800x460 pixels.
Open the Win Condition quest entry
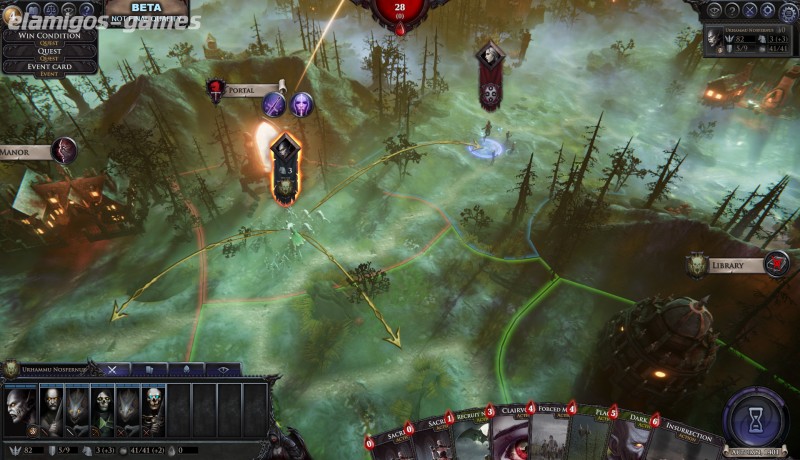click(x=49, y=37)
